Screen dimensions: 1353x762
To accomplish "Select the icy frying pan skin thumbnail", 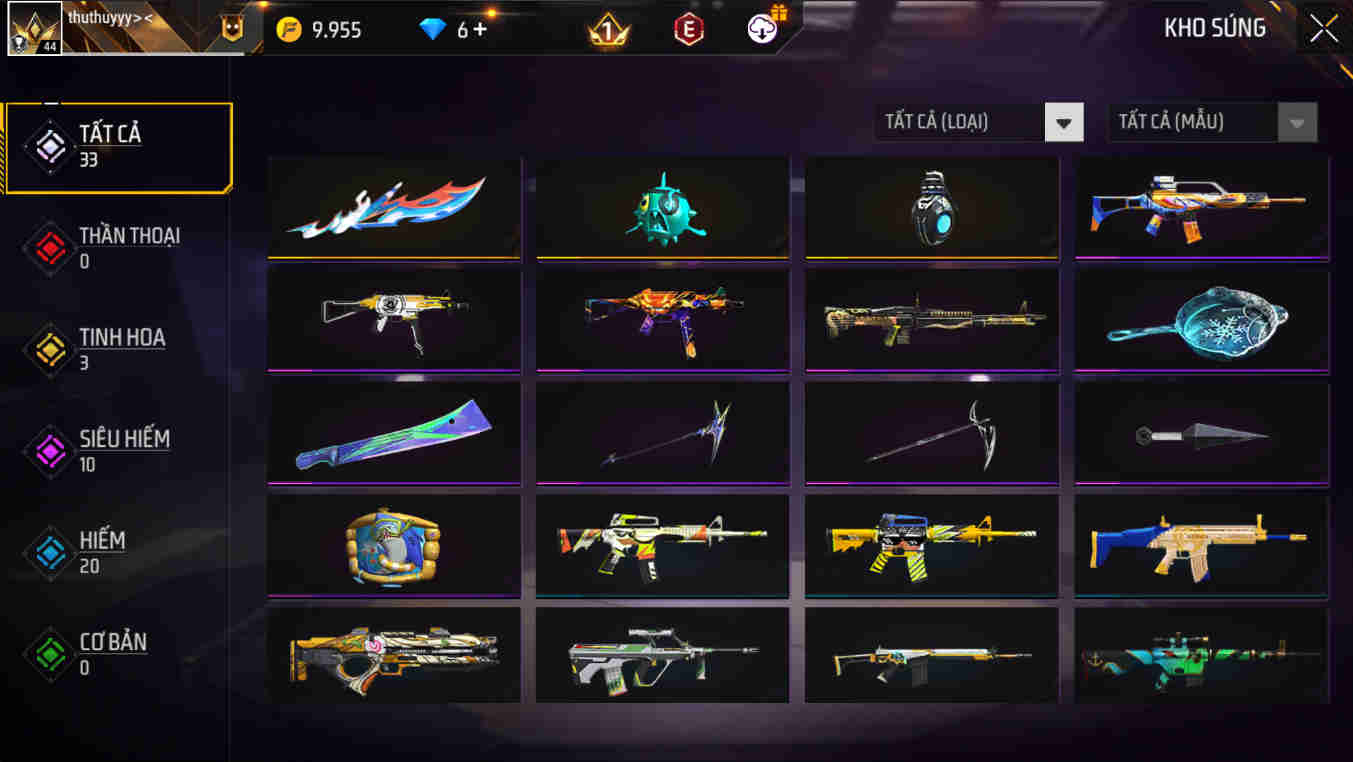I will [1200, 320].
